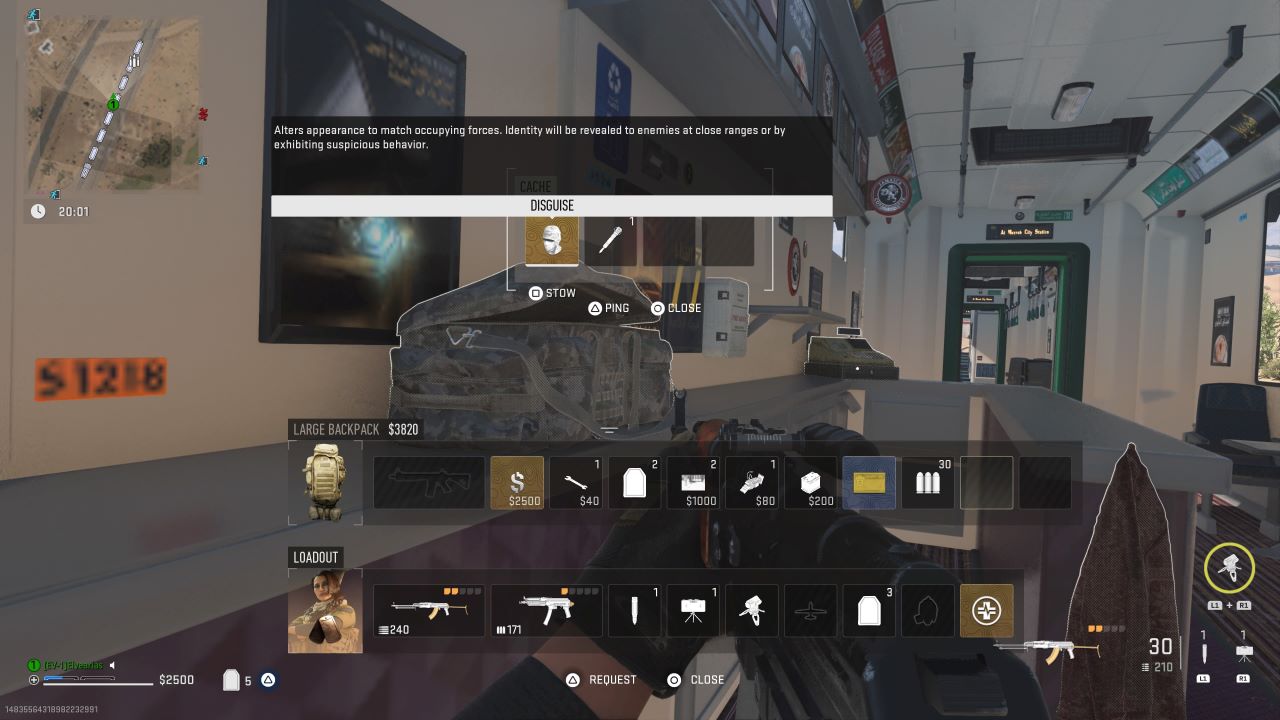Select the self-revive kit in loadout
Image resolution: width=1280 pixels, height=720 pixels.
coord(986,610)
